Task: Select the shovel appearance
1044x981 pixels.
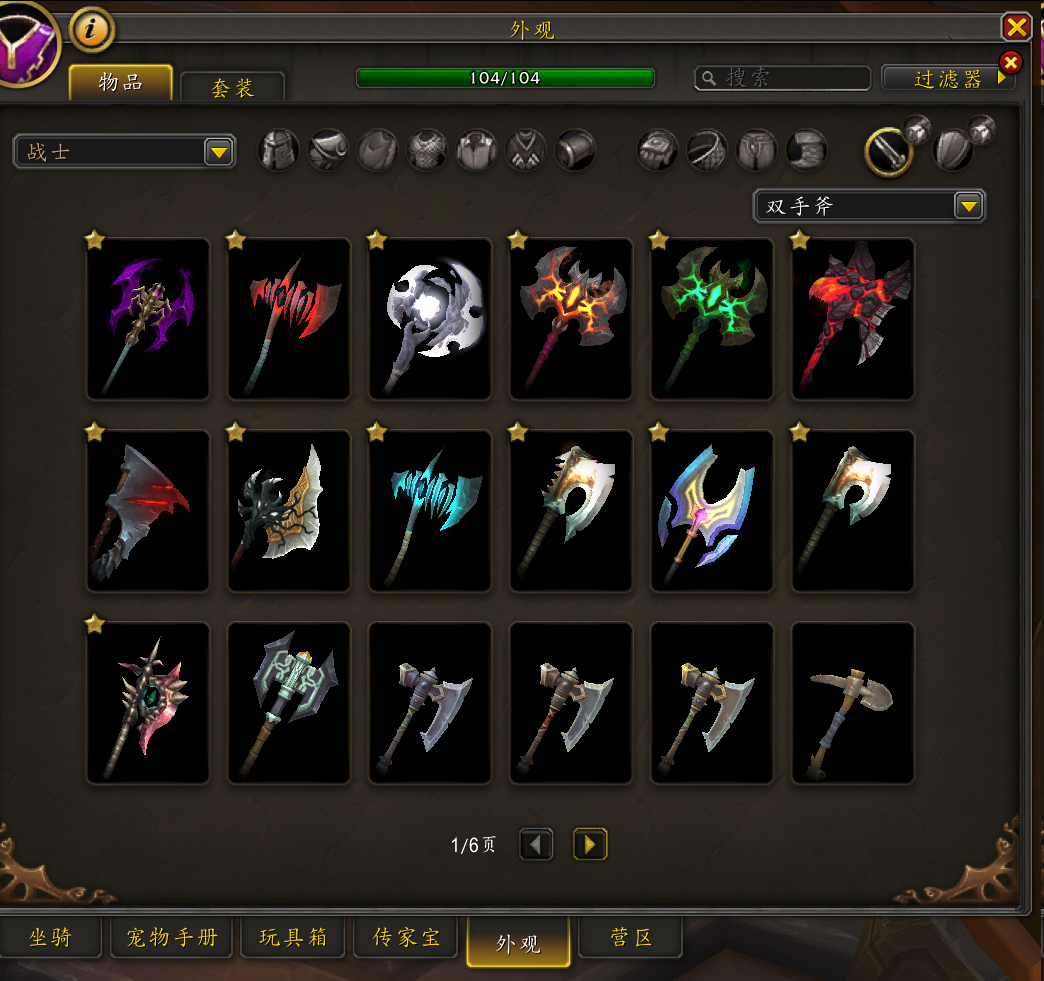Action: 853,703
